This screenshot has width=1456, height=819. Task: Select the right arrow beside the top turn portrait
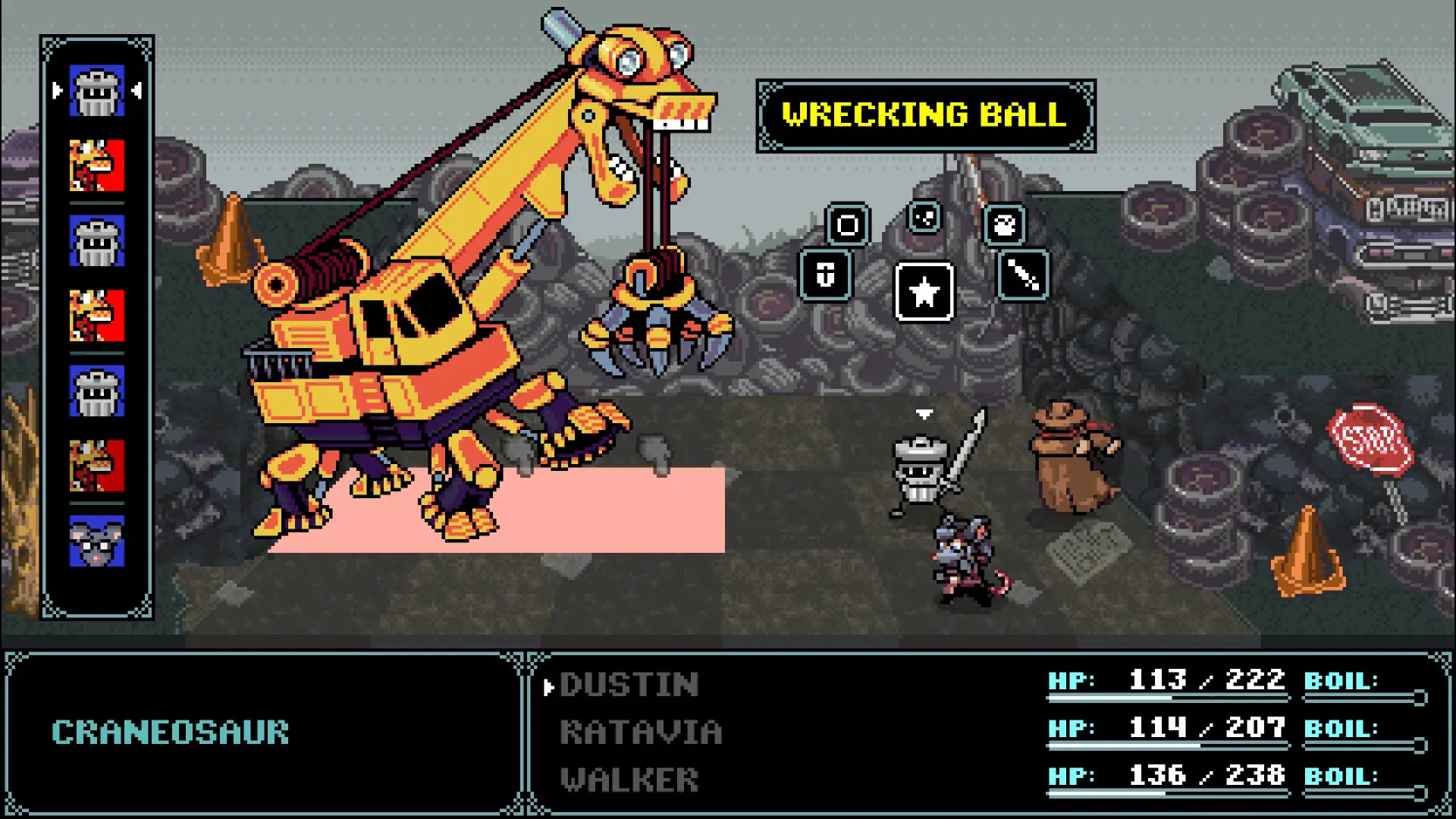click(136, 90)
